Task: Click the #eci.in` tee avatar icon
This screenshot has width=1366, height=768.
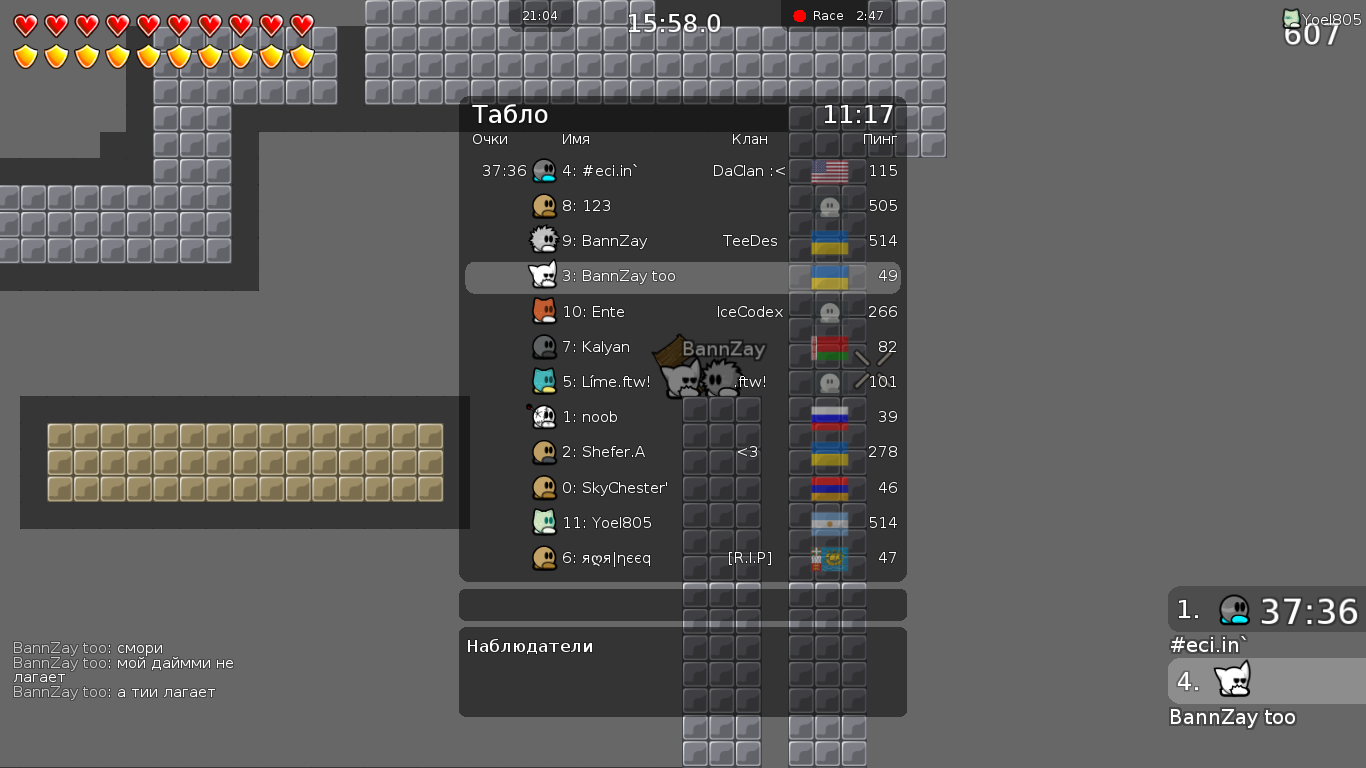Action: click(545, 170)
